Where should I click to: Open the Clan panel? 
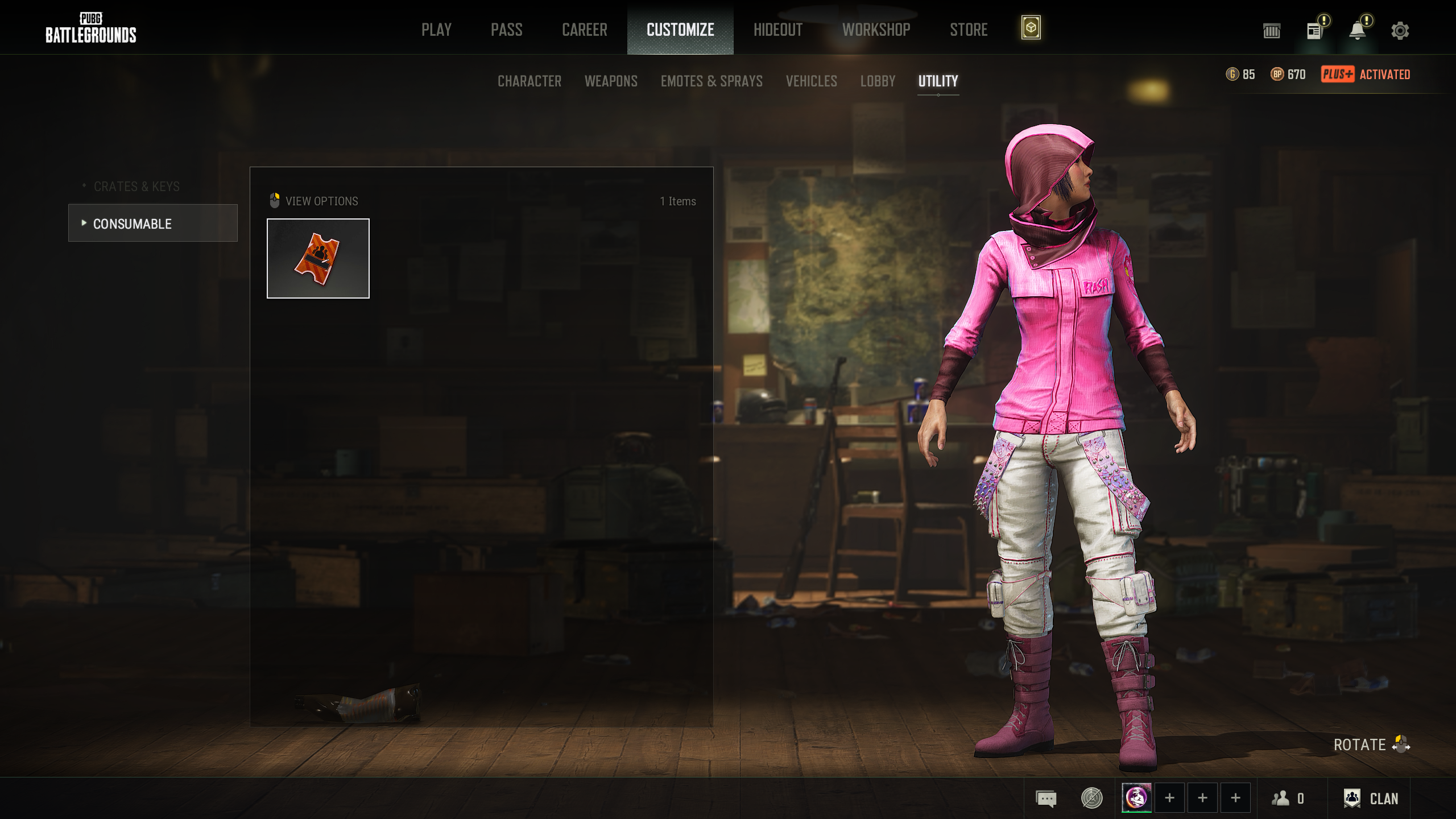tap(1370, 799)
